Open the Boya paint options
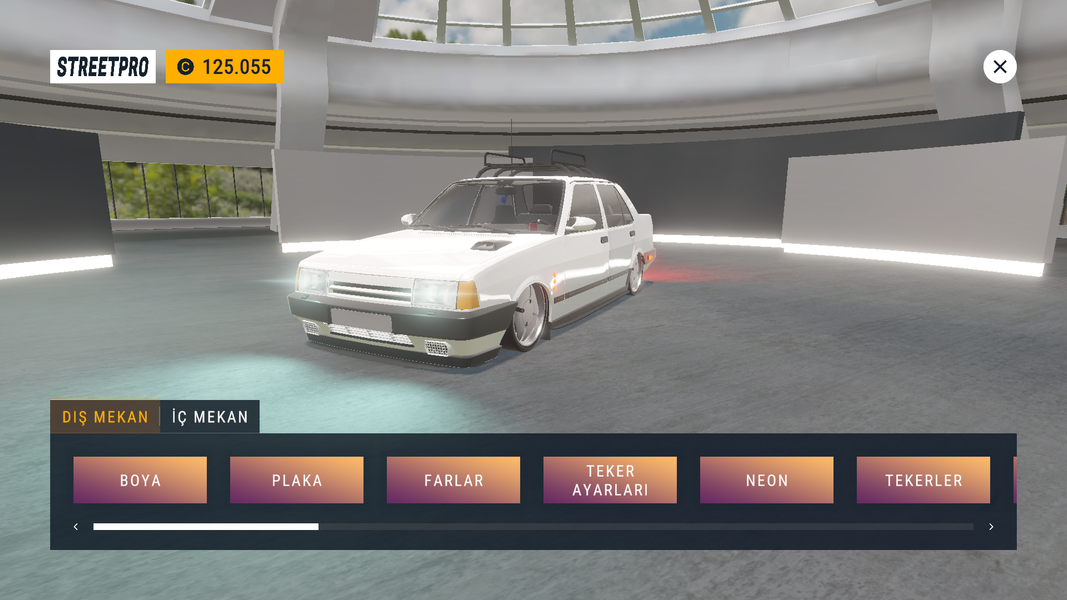1067x600 pixels. (140, 480)
